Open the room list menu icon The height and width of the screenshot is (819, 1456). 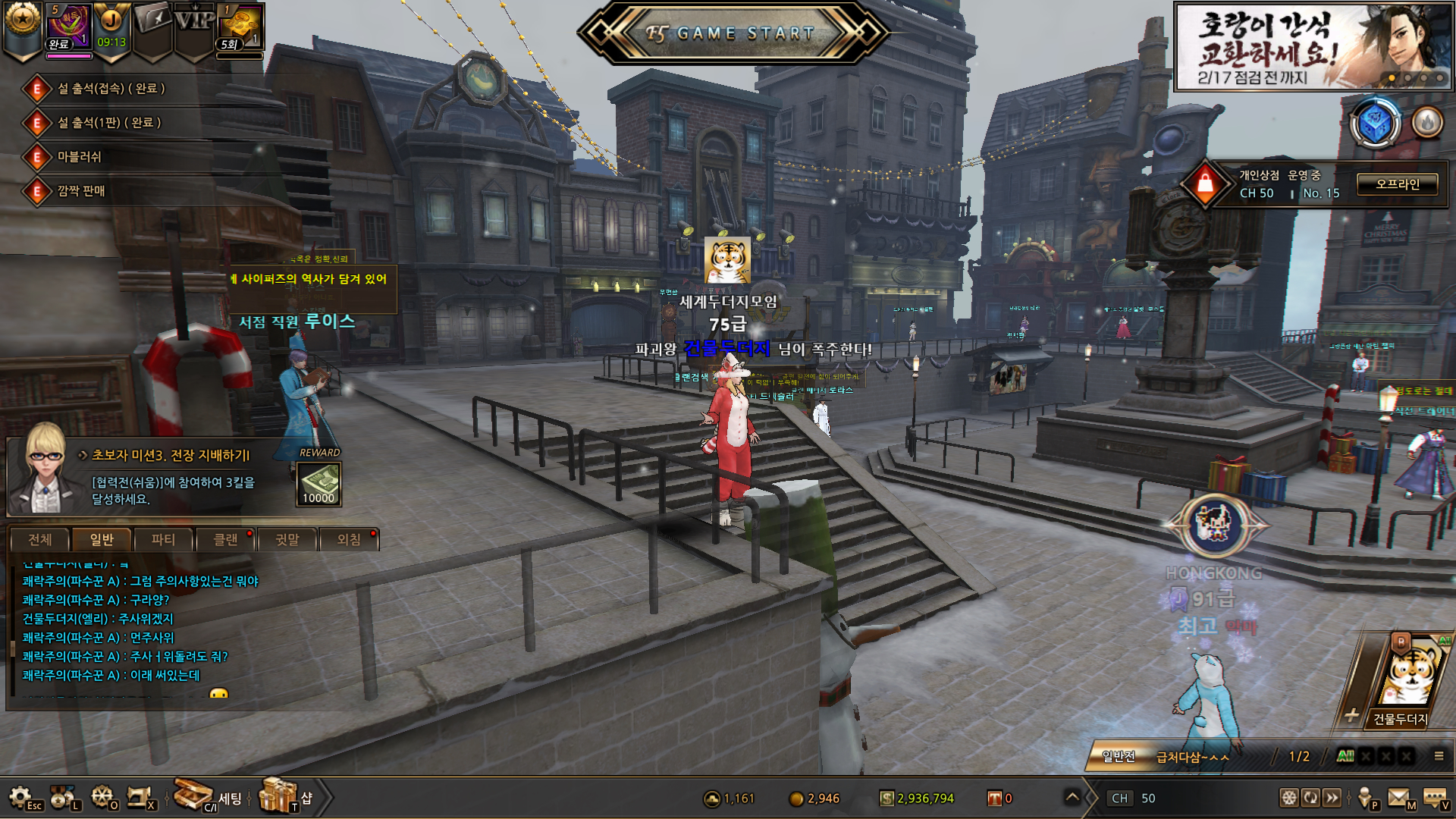click(x=1439, y=756)
